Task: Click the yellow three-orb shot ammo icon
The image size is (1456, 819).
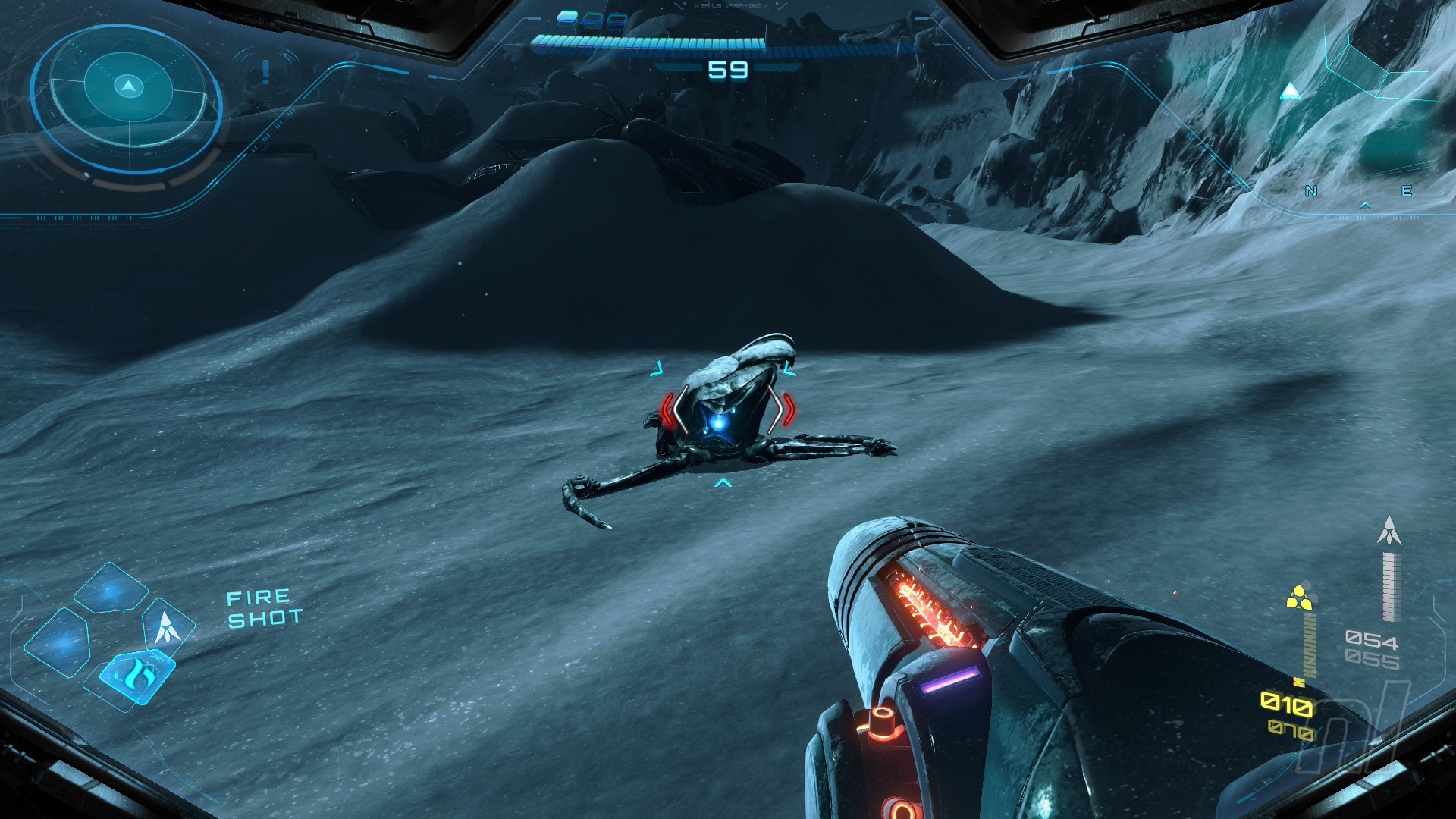Action: tap(1299, 597)
